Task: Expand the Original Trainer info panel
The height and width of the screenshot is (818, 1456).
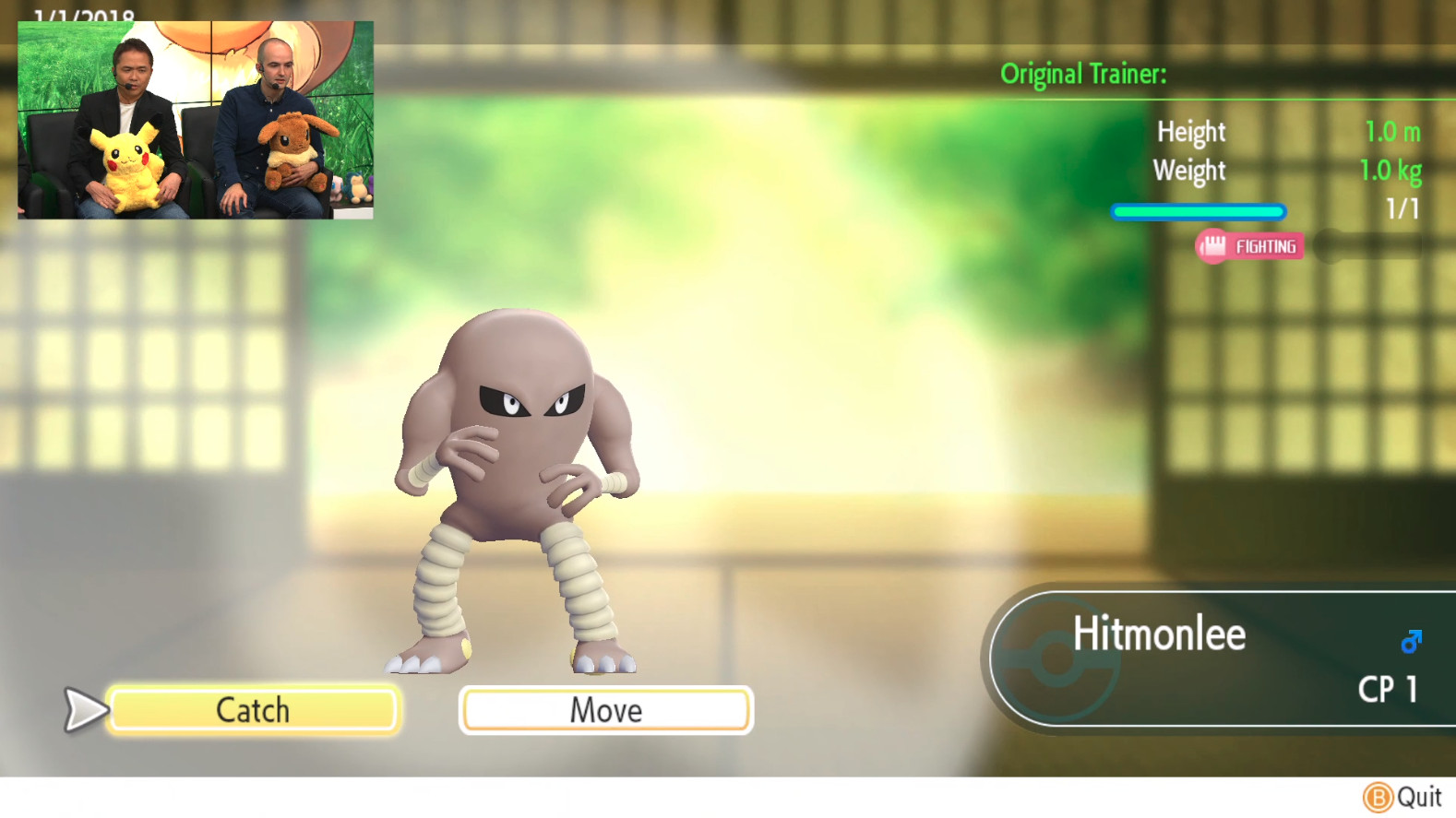Action: tap(1081, 75)
